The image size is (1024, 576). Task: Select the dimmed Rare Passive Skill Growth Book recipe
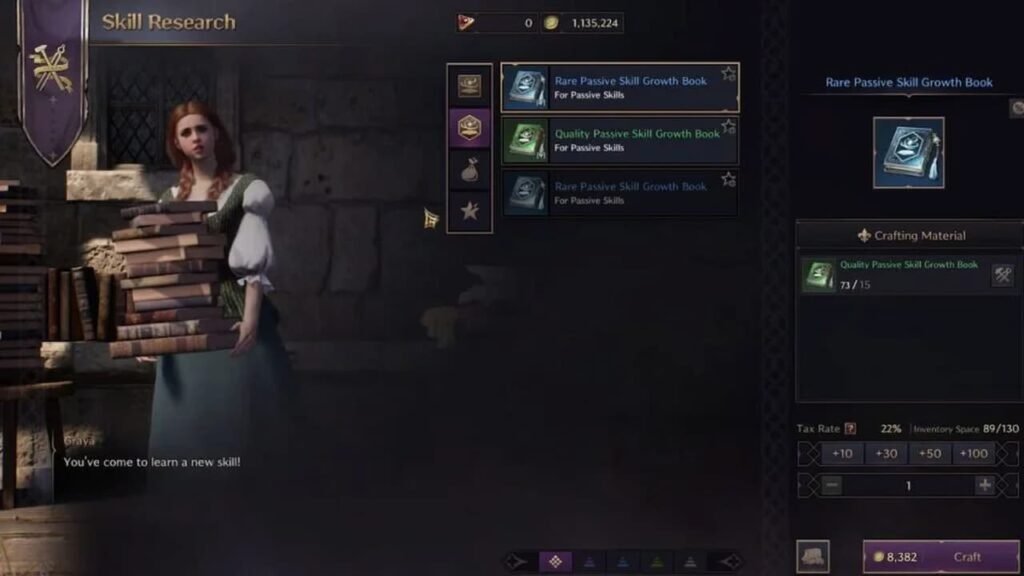620,193
